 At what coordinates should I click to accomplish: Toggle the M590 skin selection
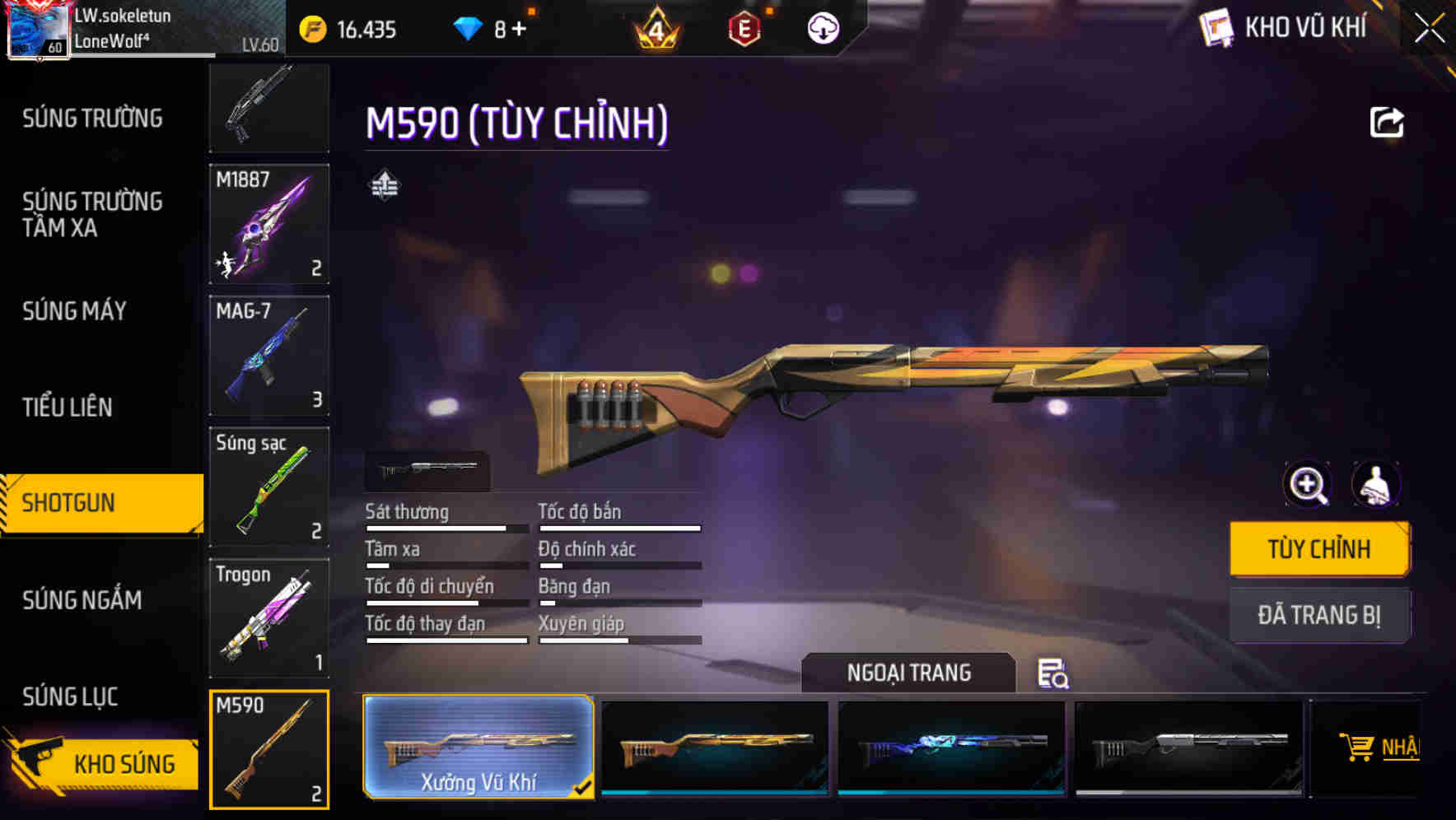pos(269,749)
